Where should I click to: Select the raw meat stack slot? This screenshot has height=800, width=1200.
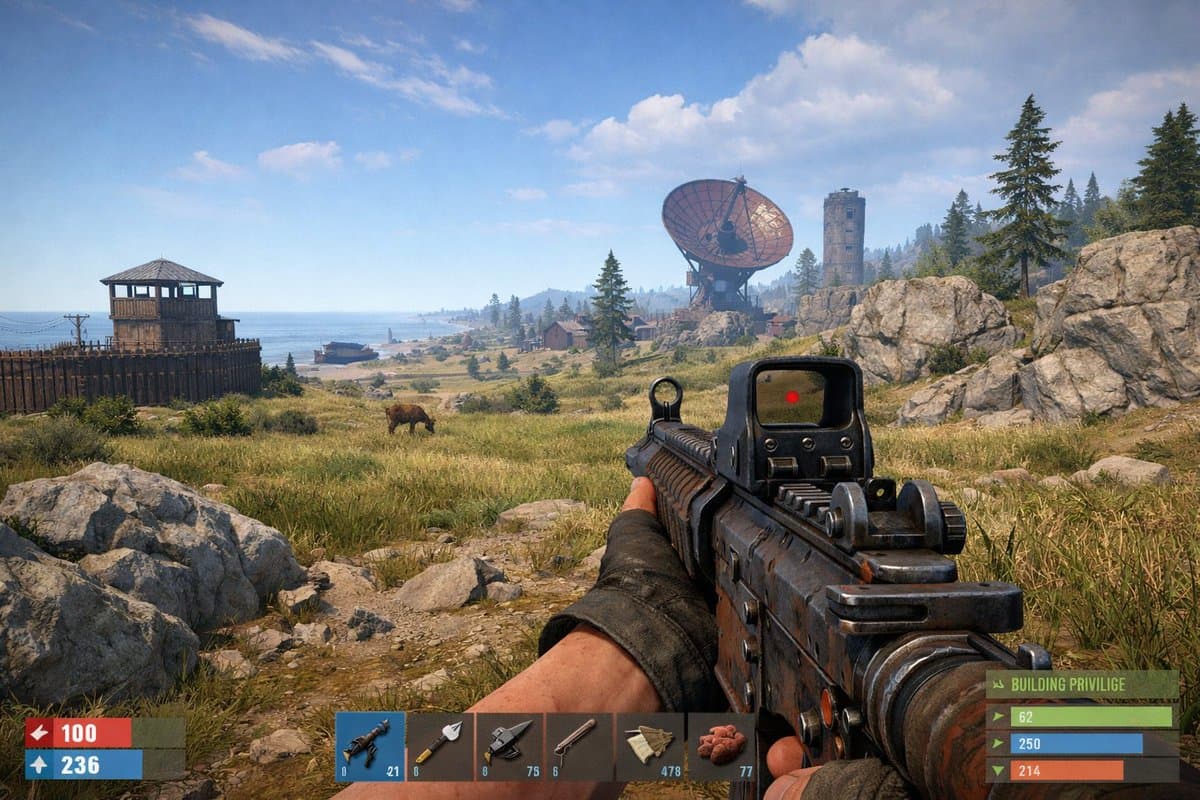click(x=721, y=746)
